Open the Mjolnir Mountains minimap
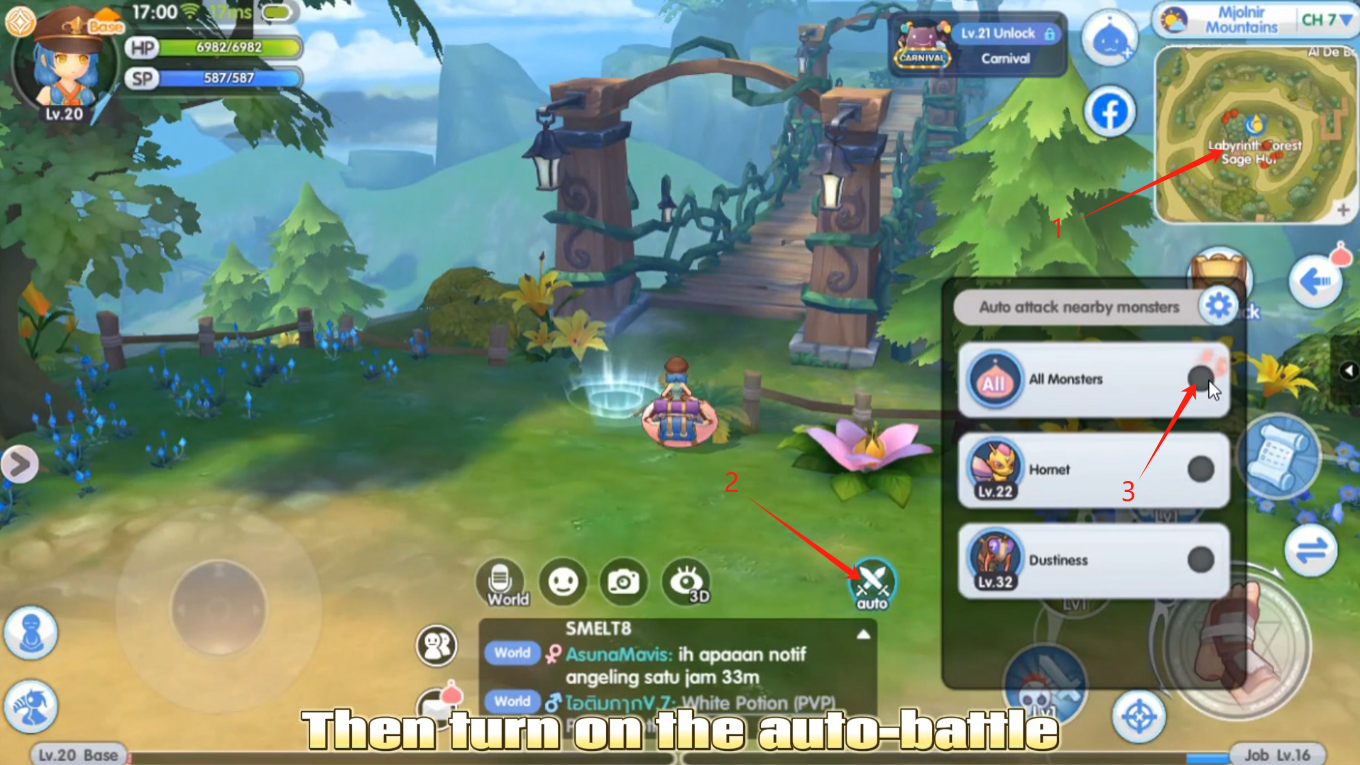Screen dimensions: 1360x765 [1255, 135]
